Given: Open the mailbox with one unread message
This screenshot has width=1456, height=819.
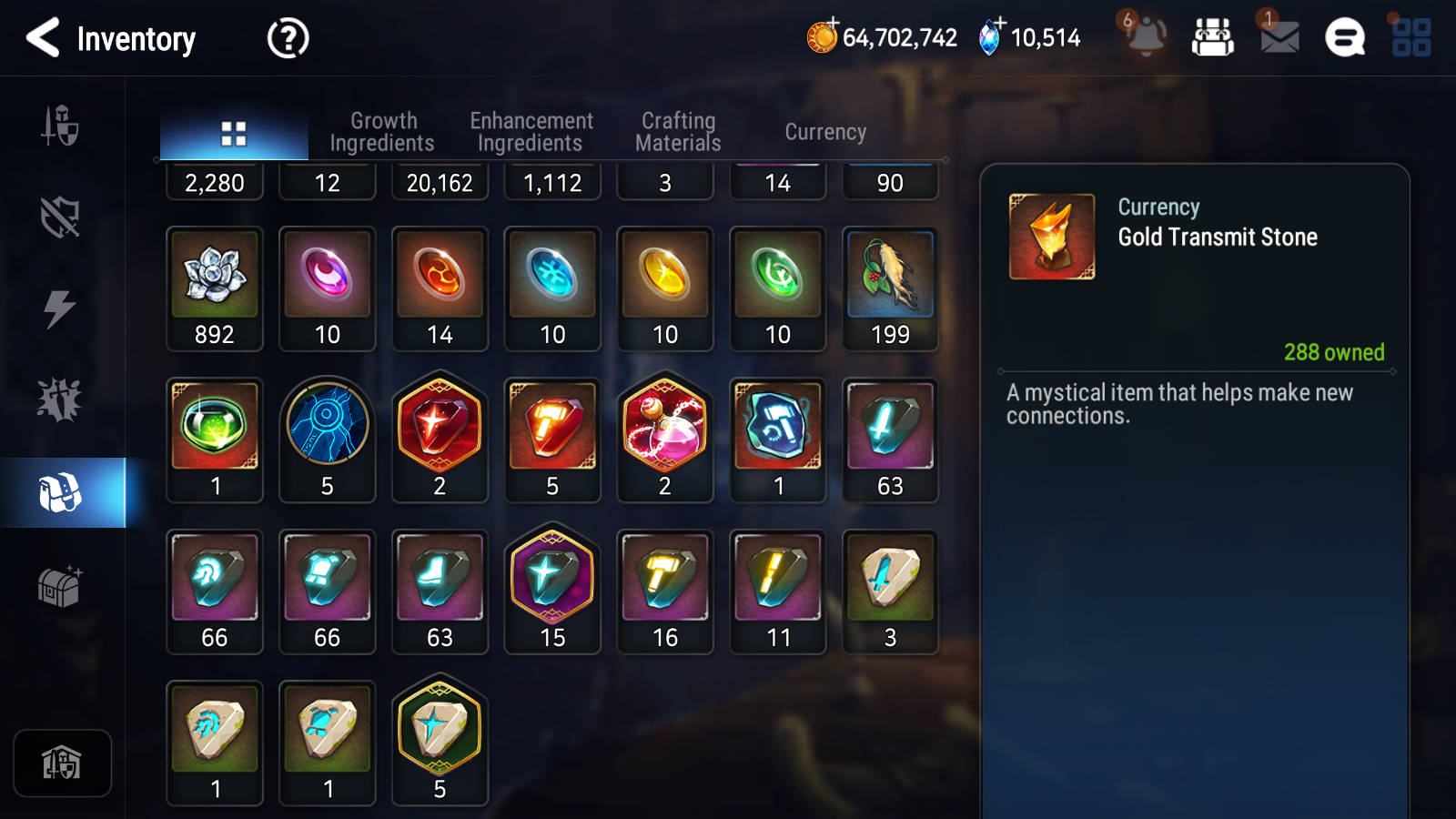Looking at the screenshot, I should point(1278,38).
